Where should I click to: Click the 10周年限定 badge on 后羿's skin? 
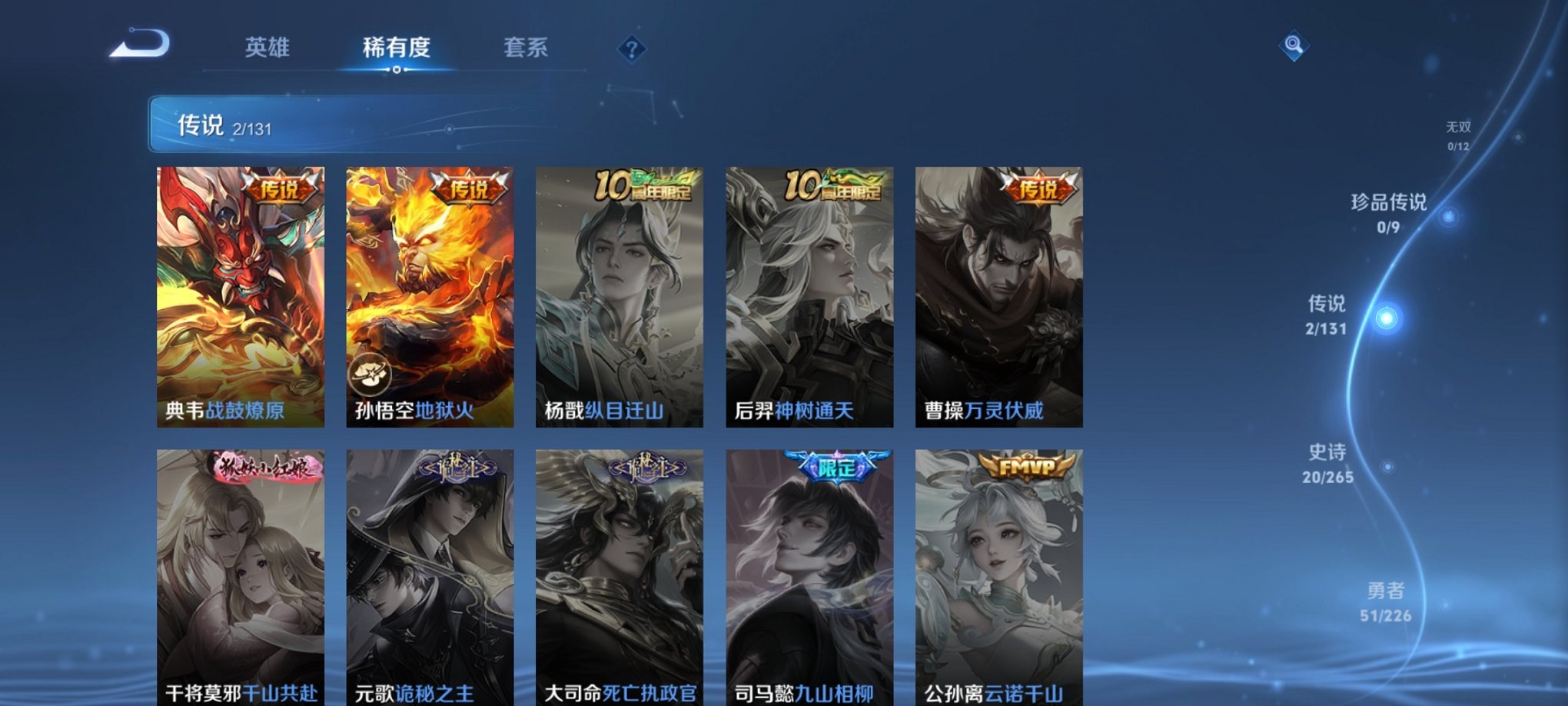coord(830,185)
